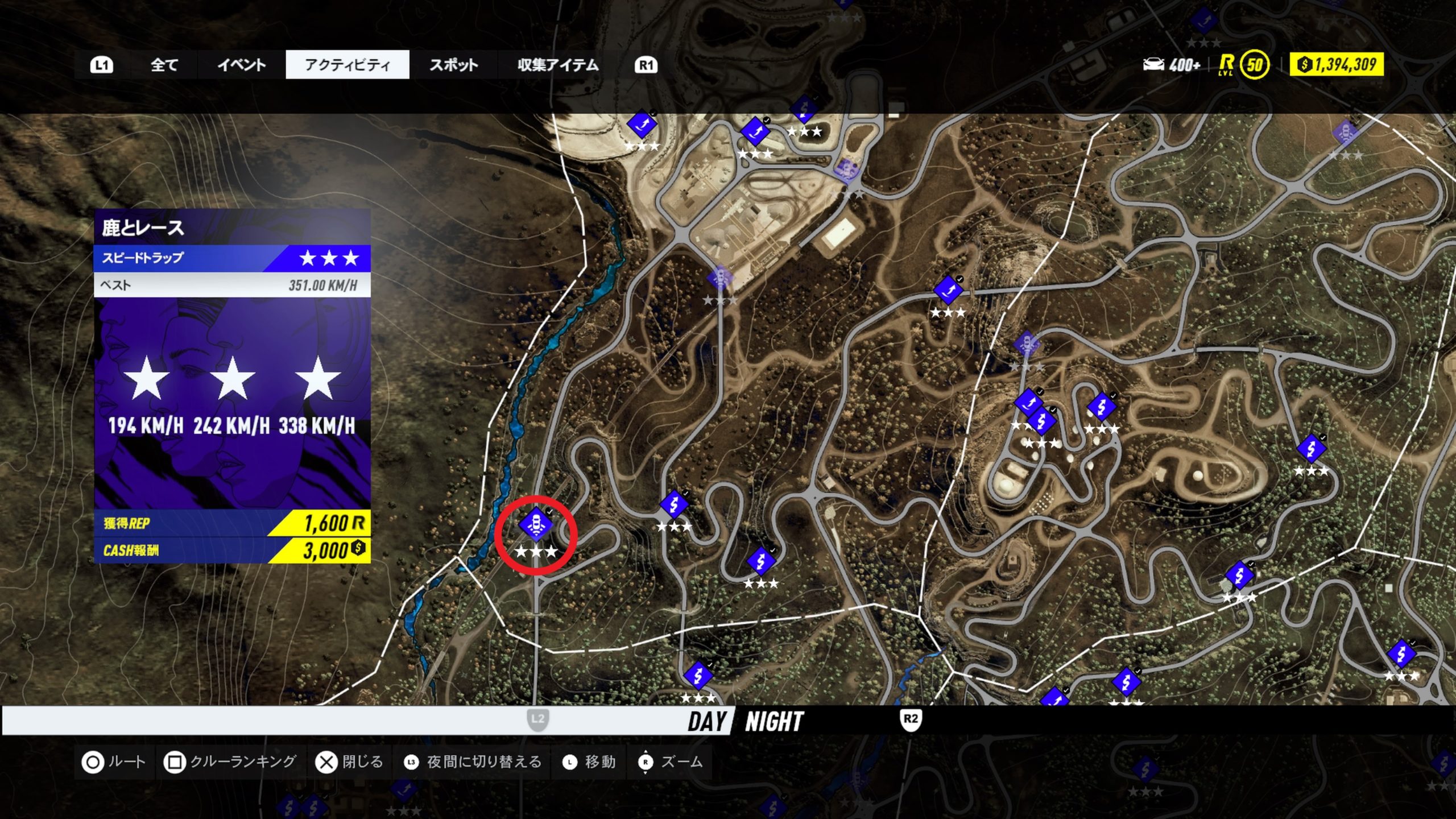Switch the map to NIGHT
This screenshot has height=819, width=1456.
coord(774,721)
